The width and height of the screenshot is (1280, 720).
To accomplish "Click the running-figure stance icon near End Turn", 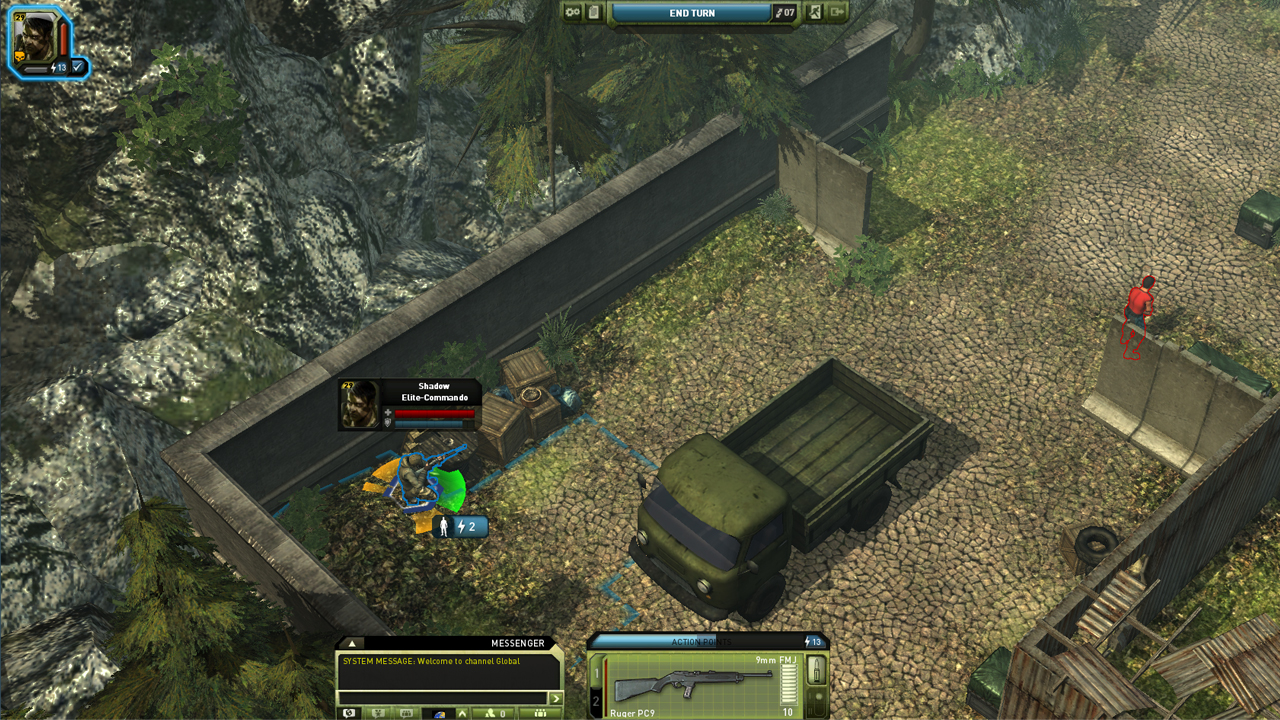I will tap(815, 11).
